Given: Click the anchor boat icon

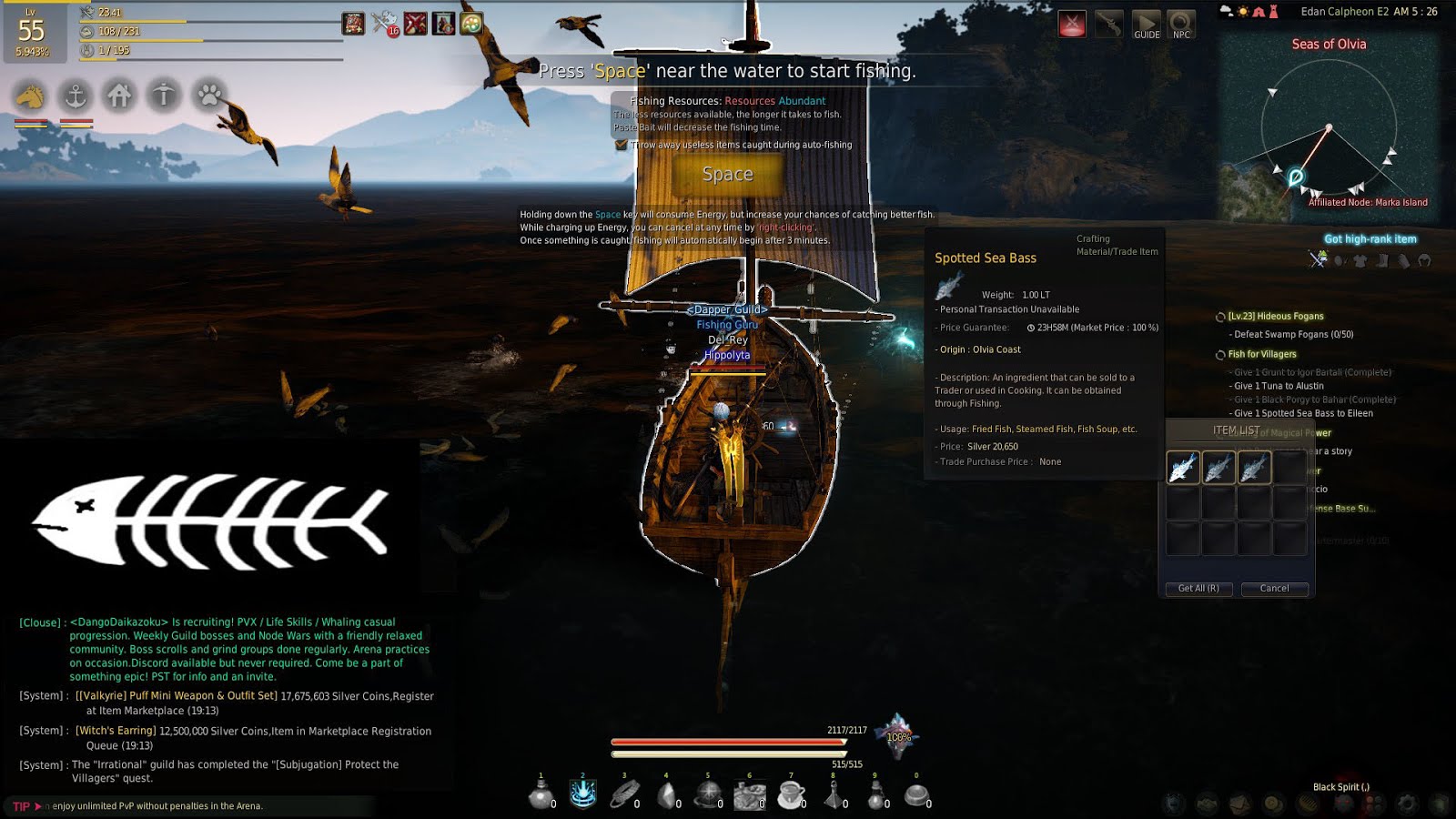Looking at the screenshot, I should coord(76,95).
